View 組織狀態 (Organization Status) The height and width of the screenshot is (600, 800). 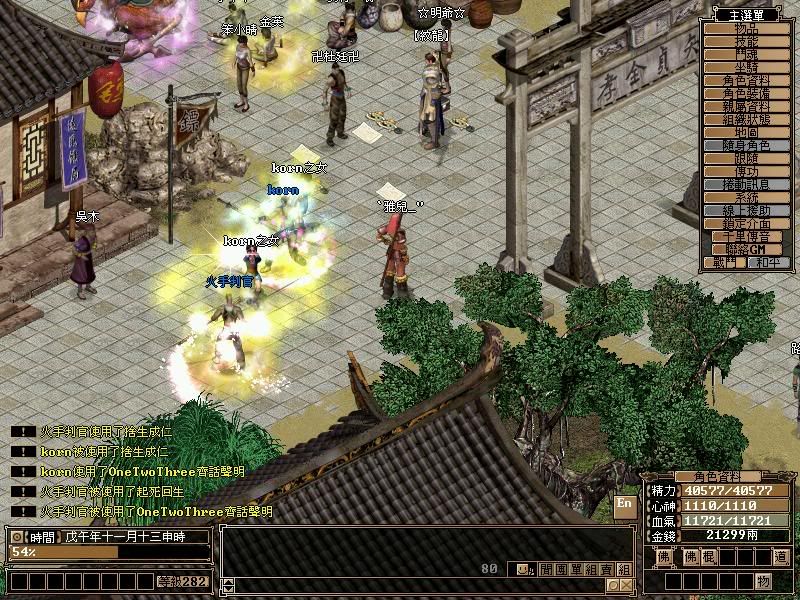(747, 120)
